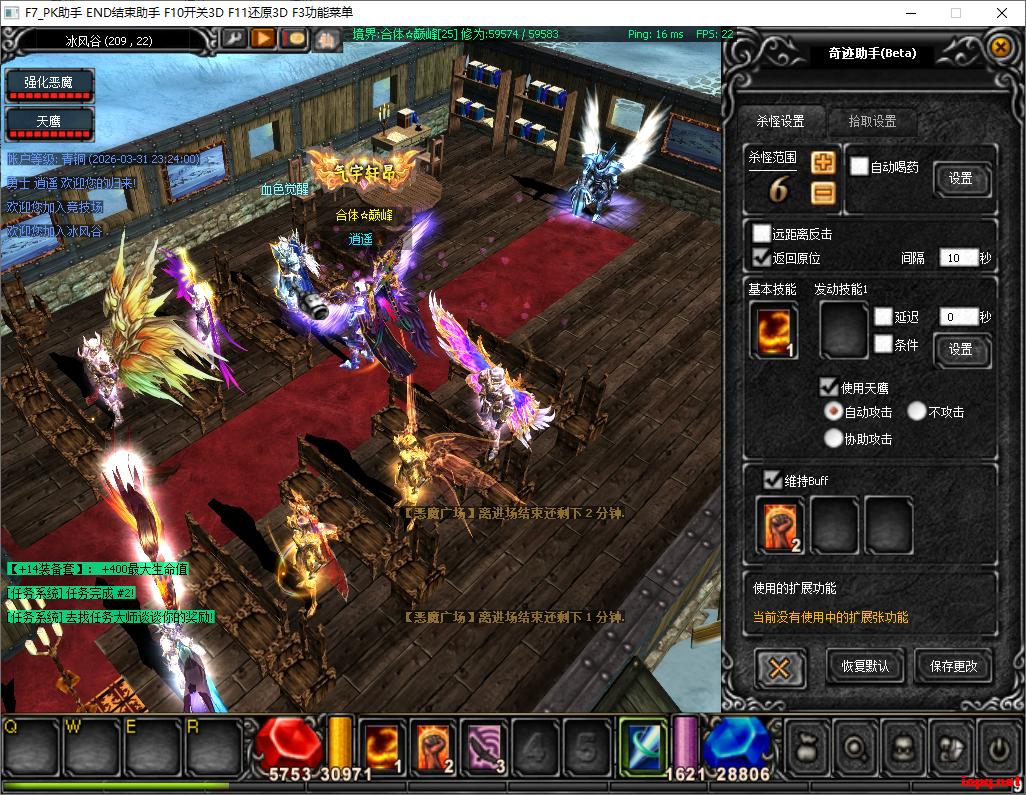1026x795 pixels.
Task: Open the wrench settings icon in the top bar
Action: point(233,38)
